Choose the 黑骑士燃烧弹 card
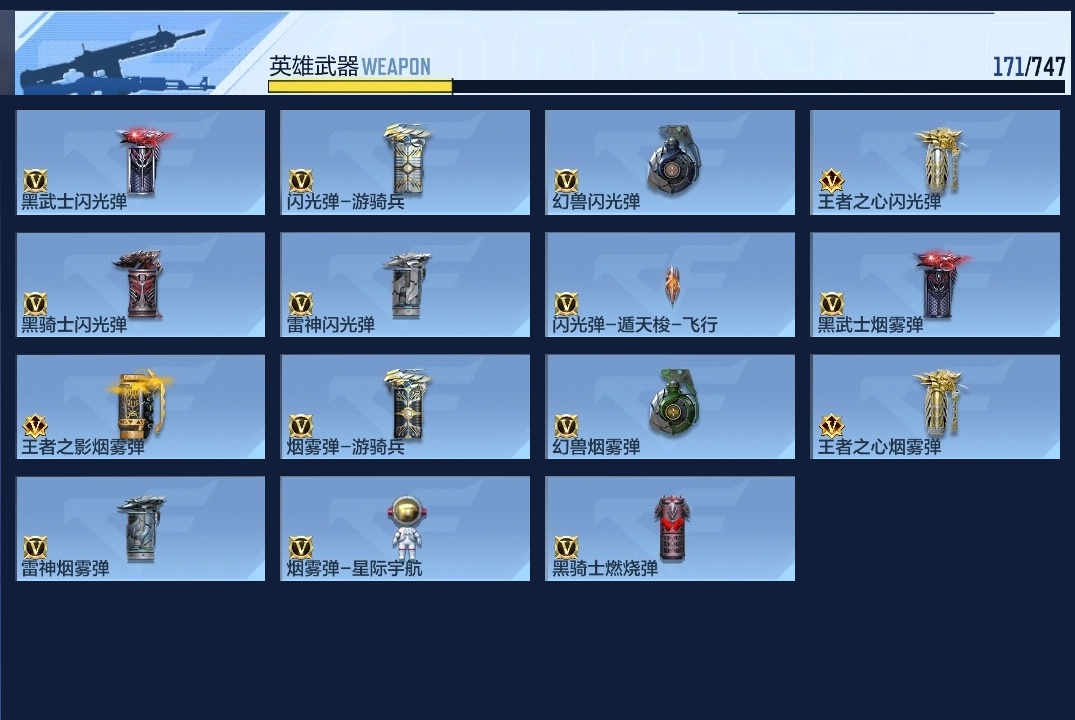Screen dimensions: 1075x720 click(670, 529)
